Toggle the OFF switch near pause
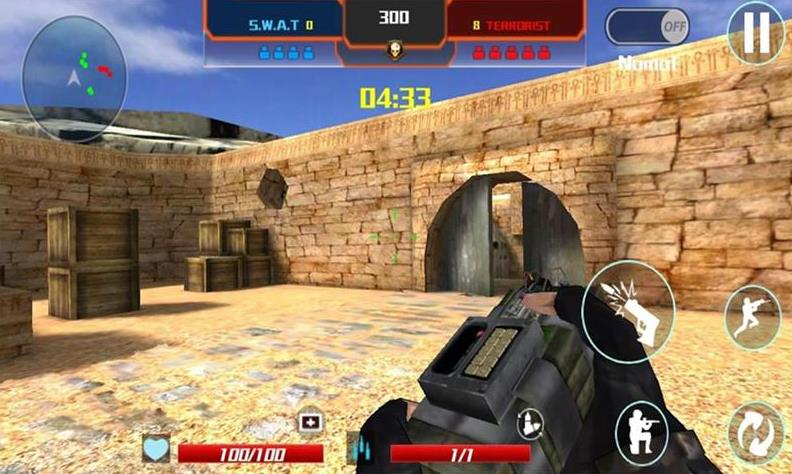The height and width of the screenshot is (474, 792). tap(648, 26)
